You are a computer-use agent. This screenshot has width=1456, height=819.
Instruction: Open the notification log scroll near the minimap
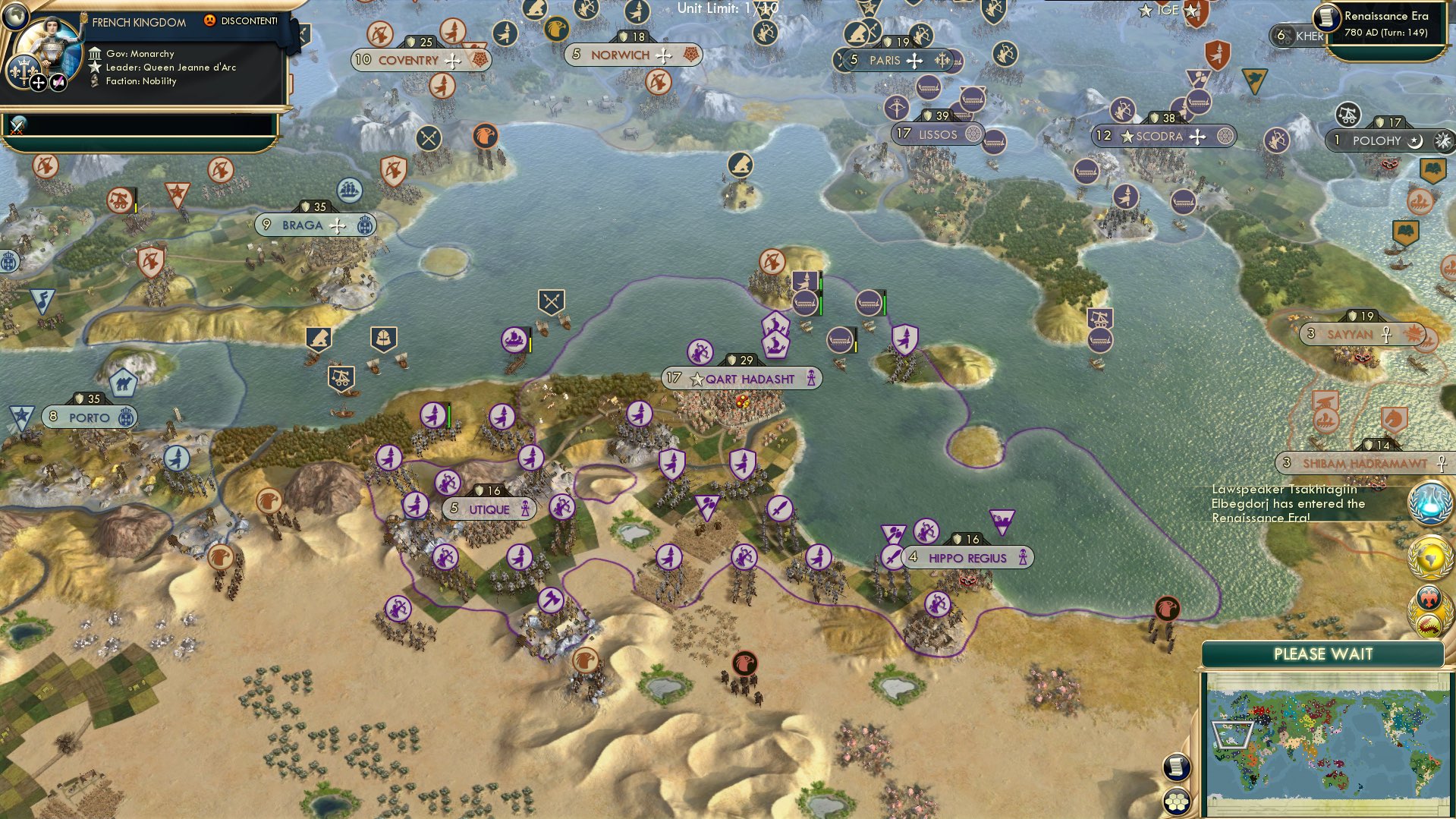(x=1177, y=768)
